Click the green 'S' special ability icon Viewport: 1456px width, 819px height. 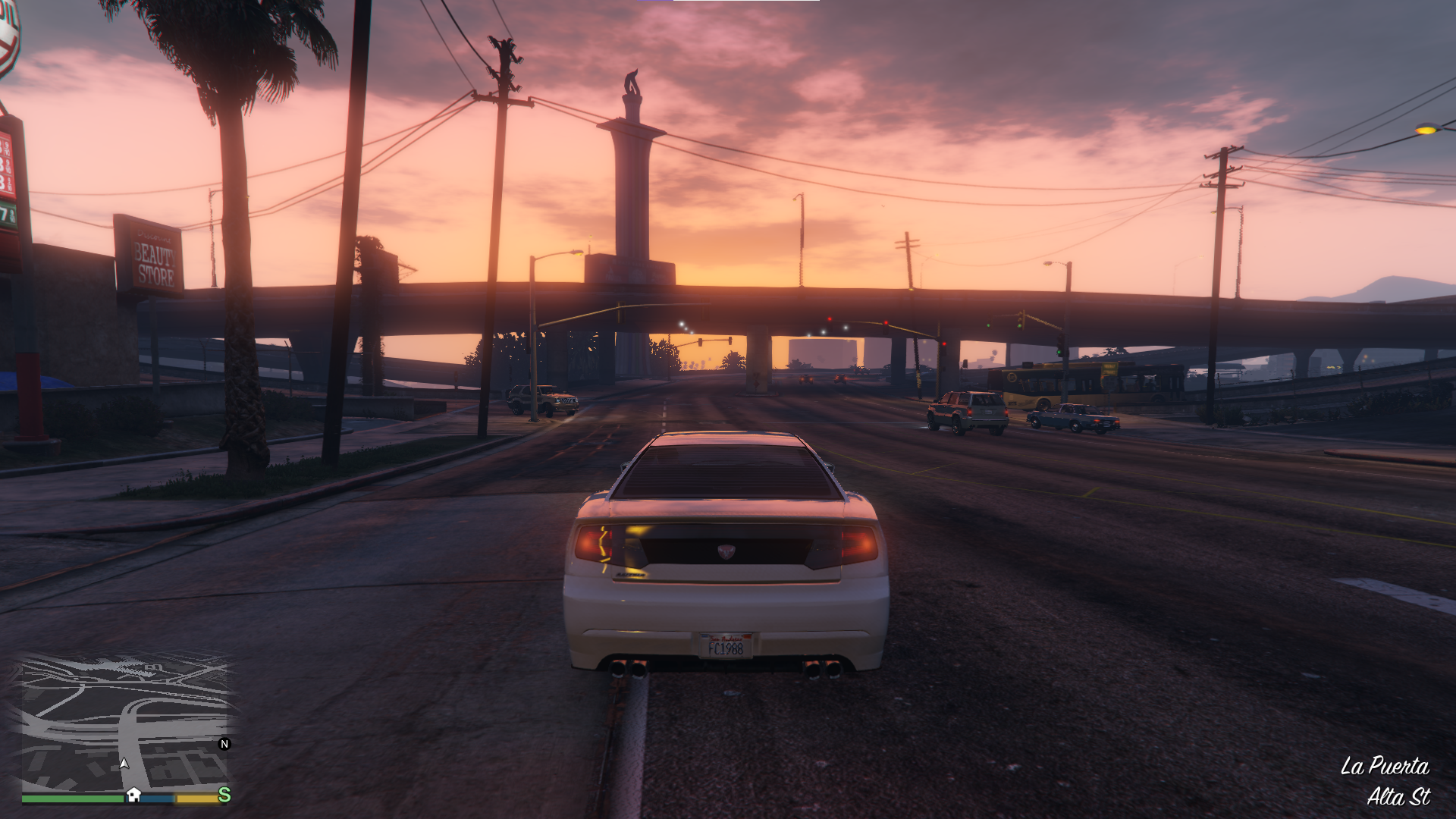point(224,796)
